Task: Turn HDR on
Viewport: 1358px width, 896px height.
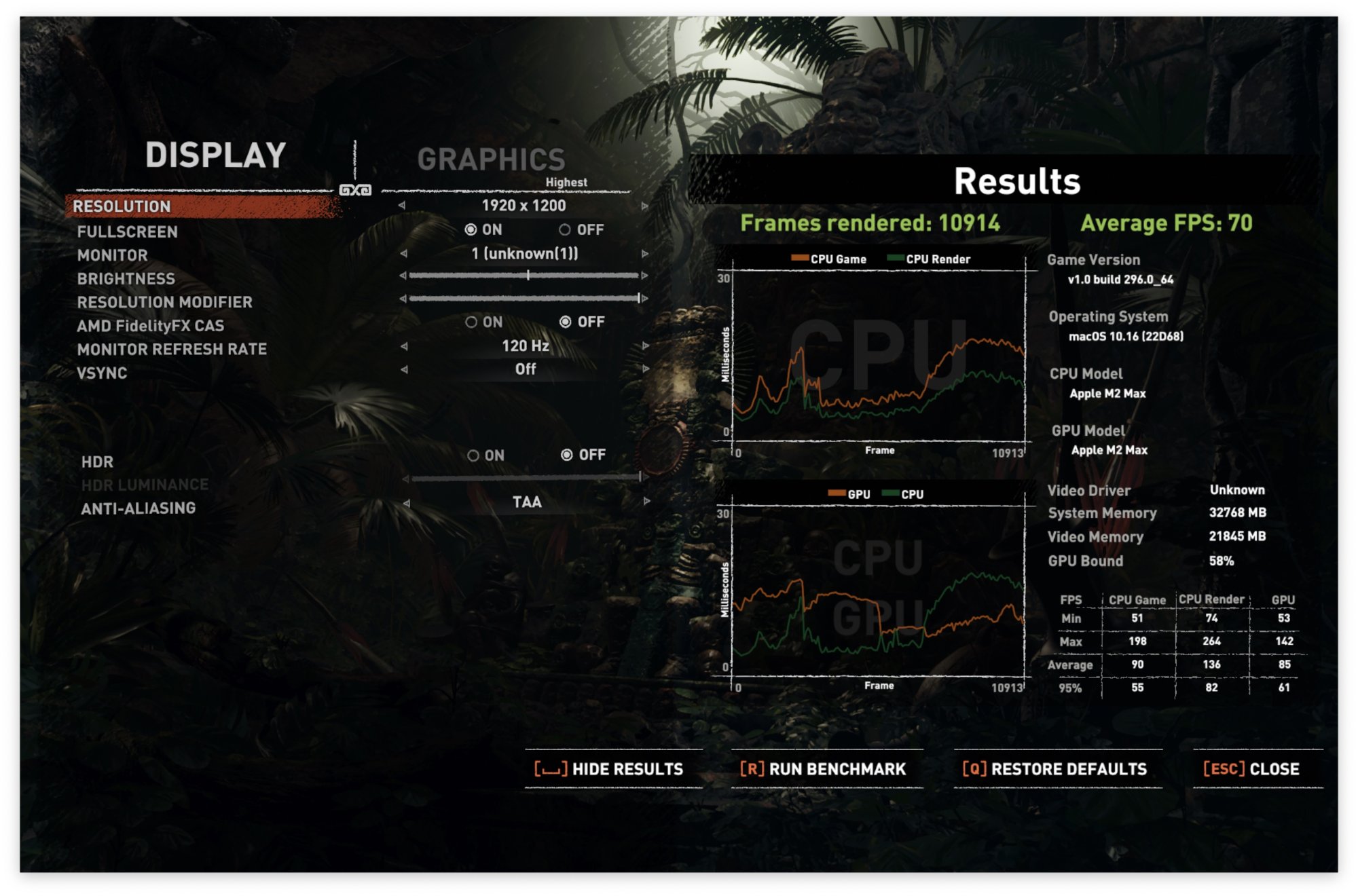Action: [473, 455]
